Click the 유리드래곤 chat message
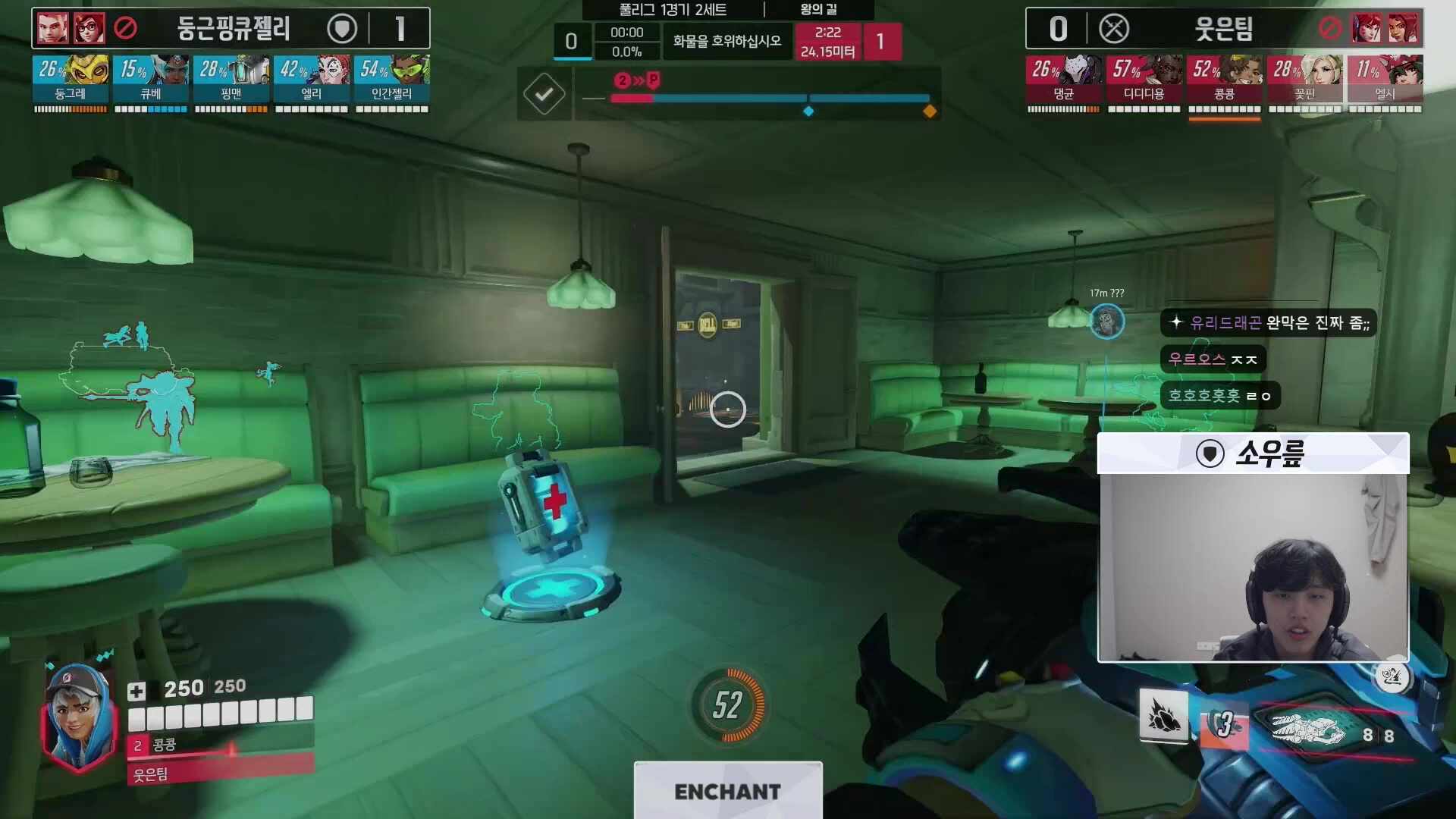 click(1269, 323)
